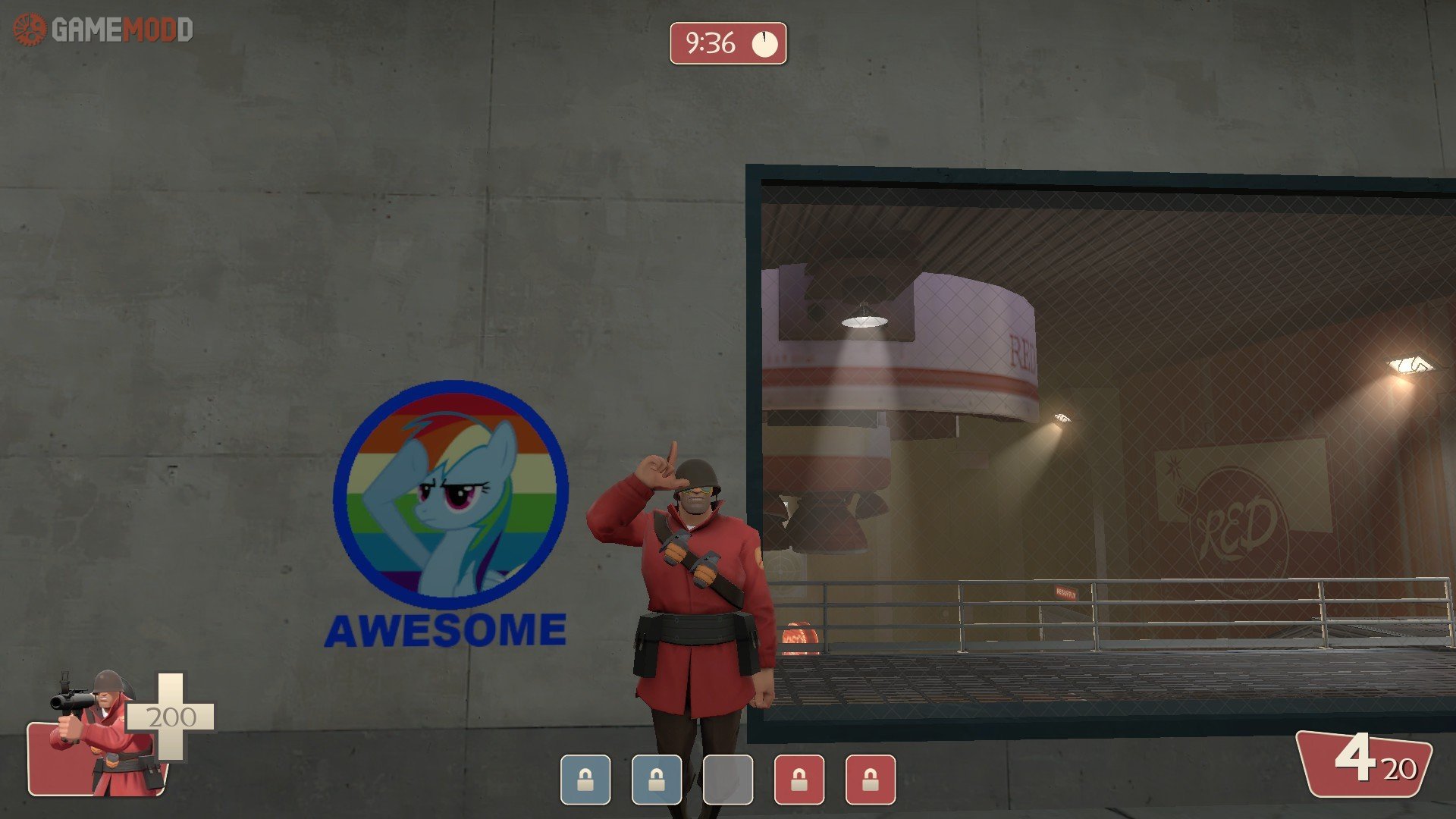1456x819 pixels.
Task: Open the GameModd watermark logo
Action: 103,30
